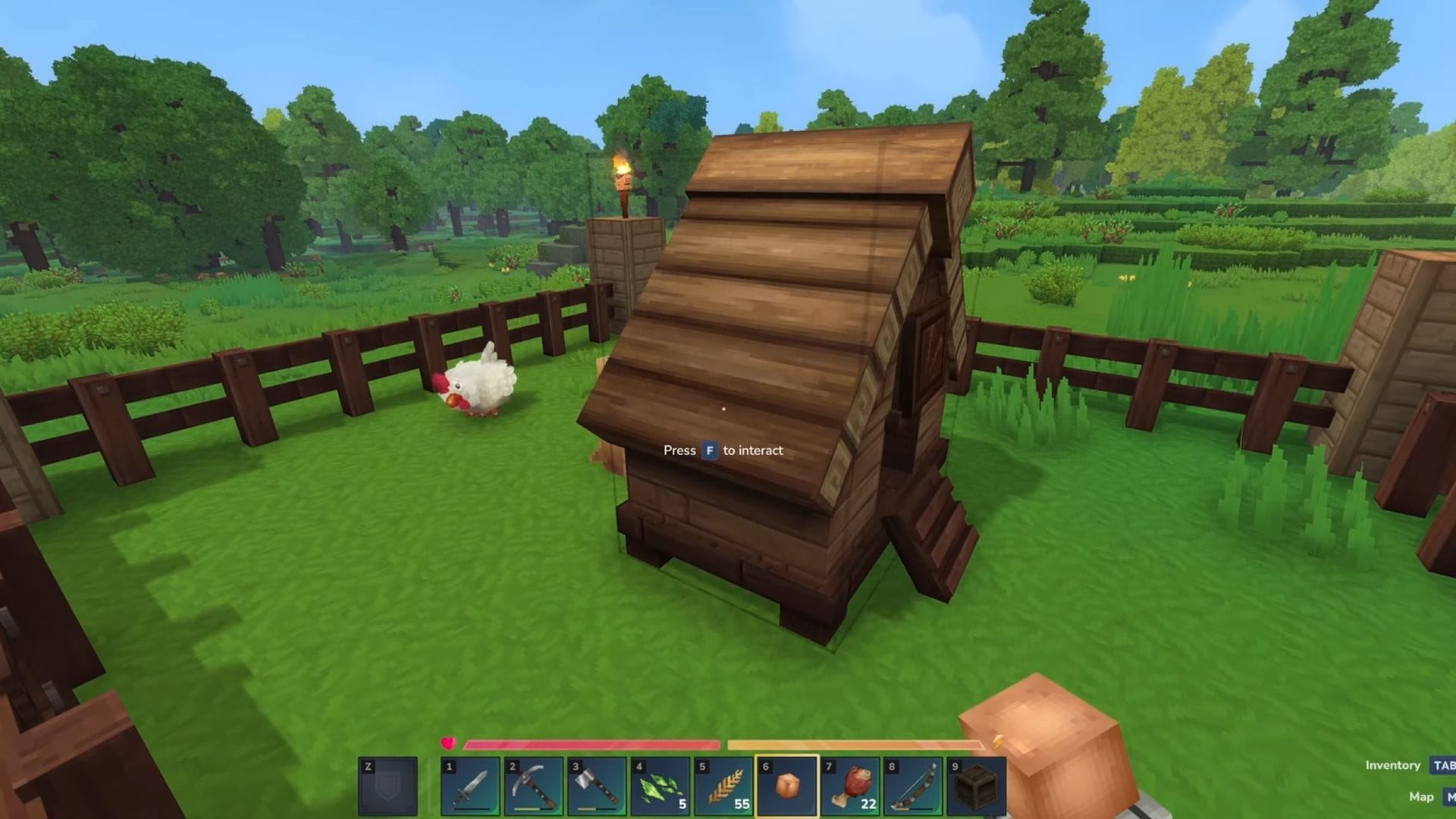Select the green leaf shards stack

(661, 787)
